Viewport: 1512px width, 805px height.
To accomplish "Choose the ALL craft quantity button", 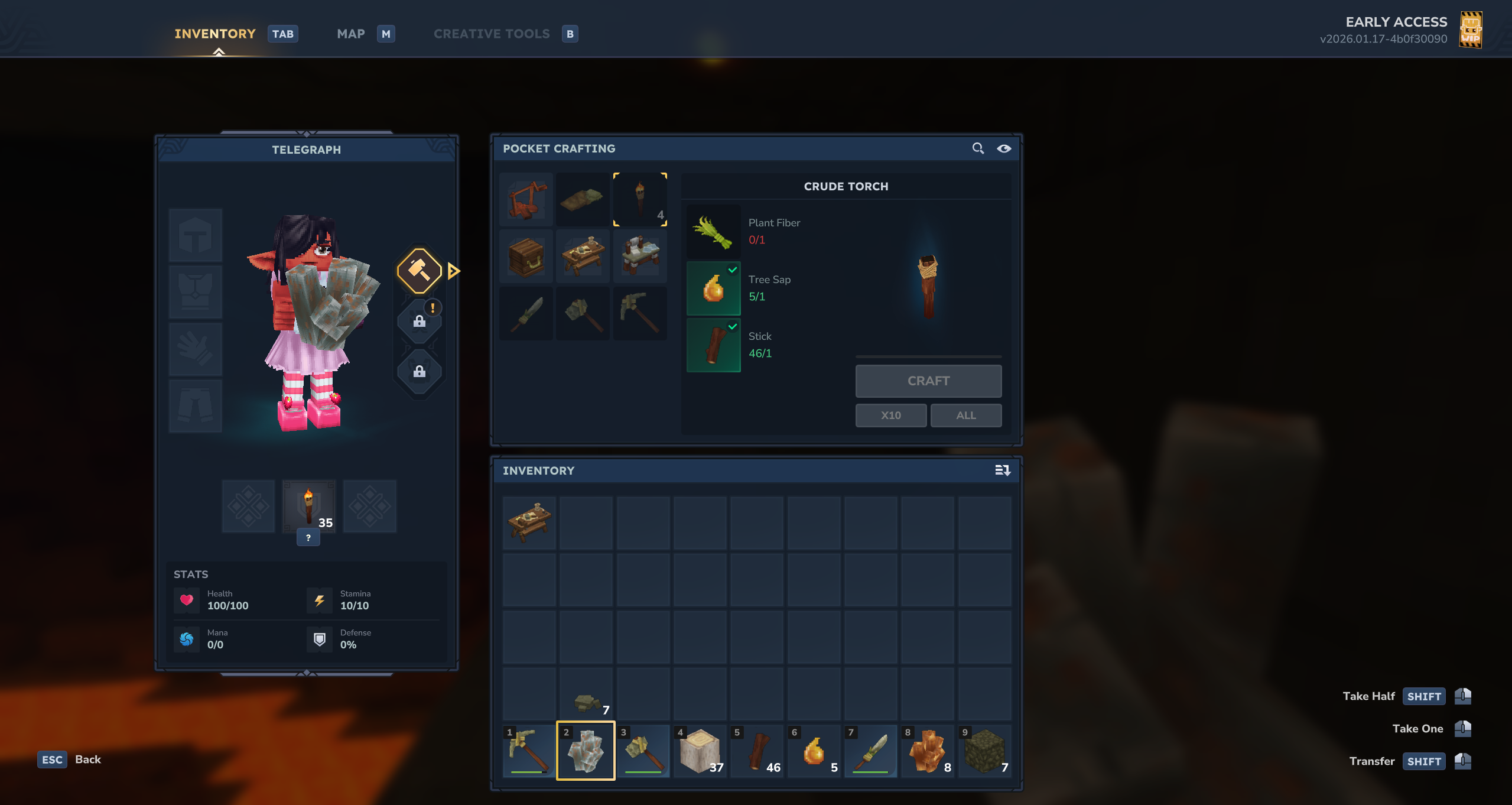I will click(965, 416).
